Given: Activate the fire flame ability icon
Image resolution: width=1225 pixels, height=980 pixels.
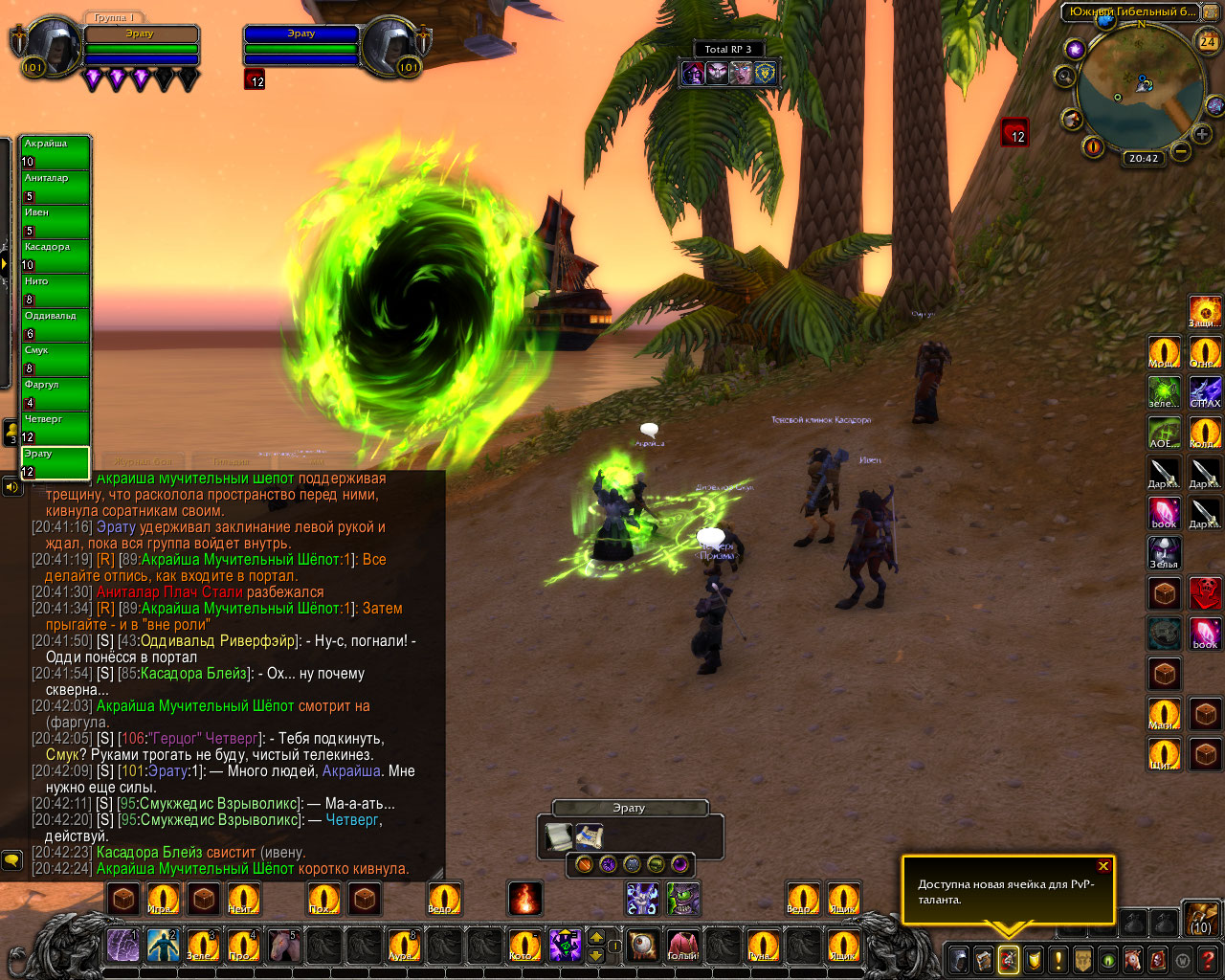Looking at the screenshot, I should [524, 899].
